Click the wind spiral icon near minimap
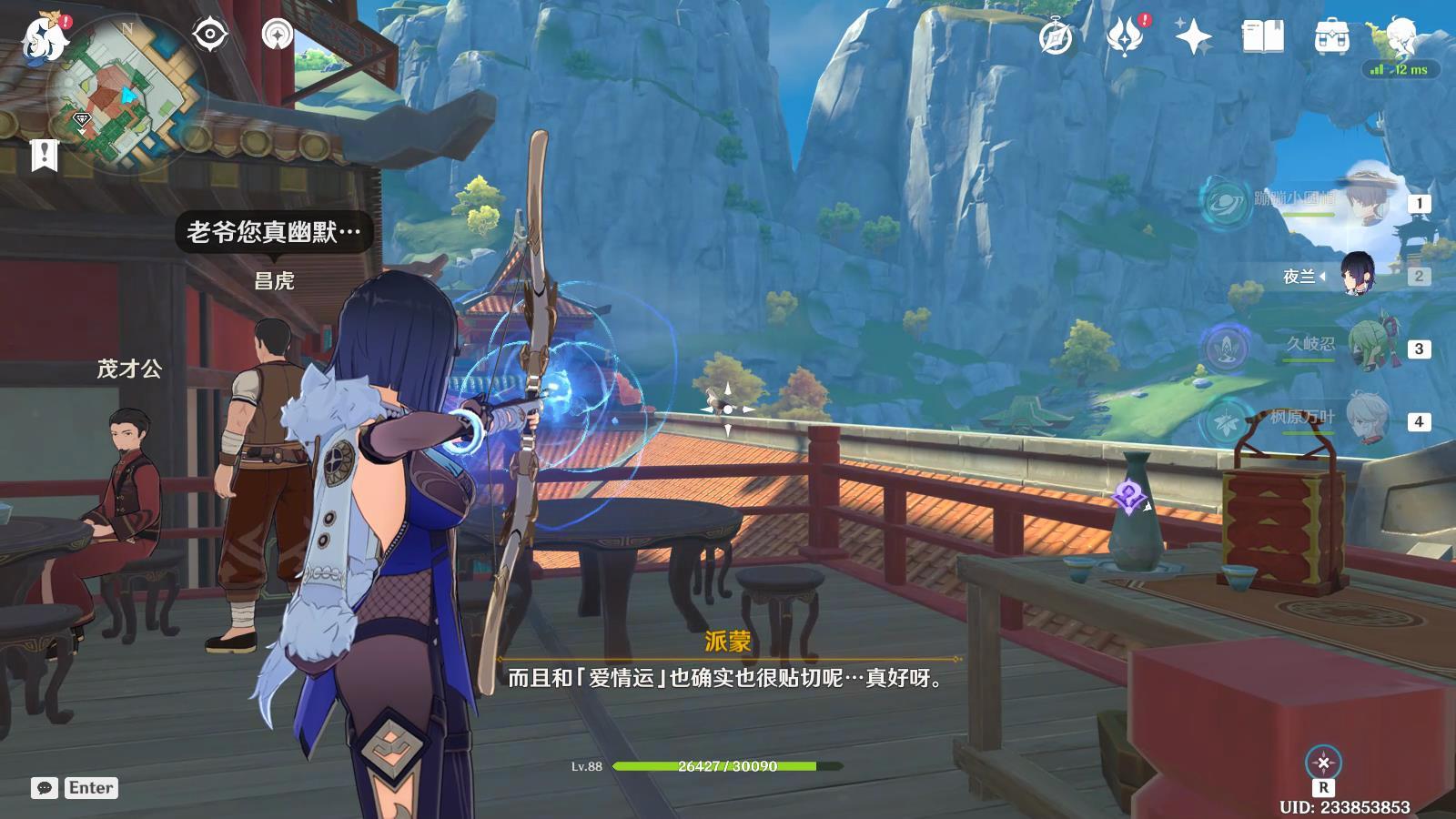The image size is (1456, 819). 277,35
